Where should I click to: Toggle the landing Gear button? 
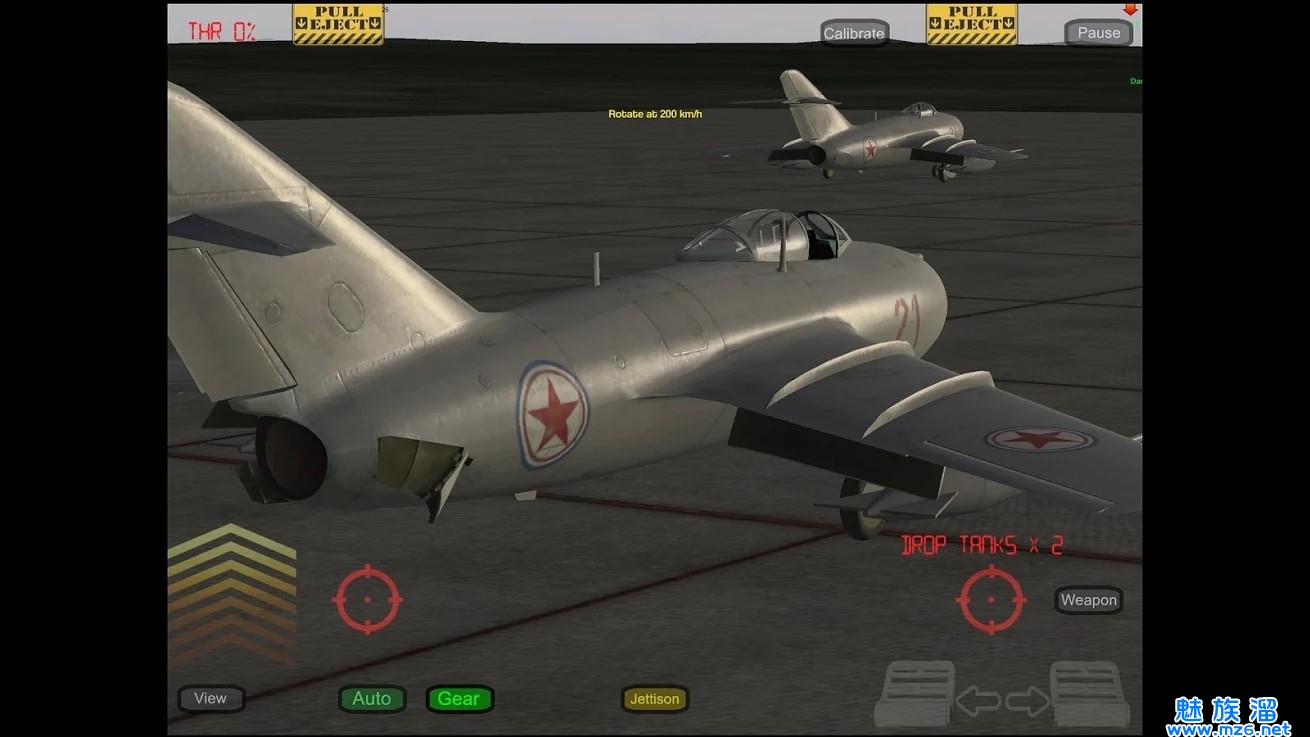point(459,699)
